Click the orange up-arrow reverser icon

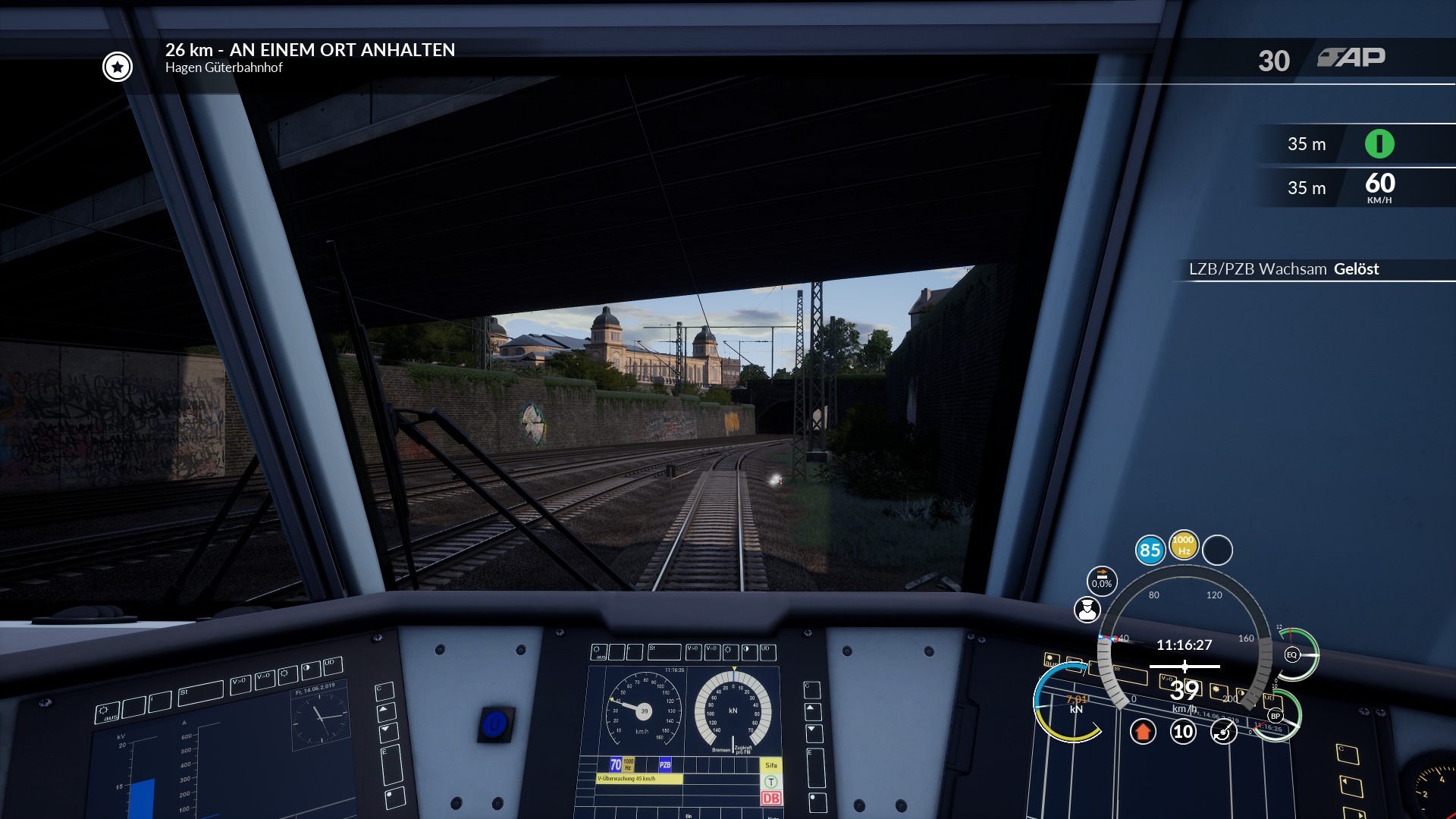point(1143,732)
